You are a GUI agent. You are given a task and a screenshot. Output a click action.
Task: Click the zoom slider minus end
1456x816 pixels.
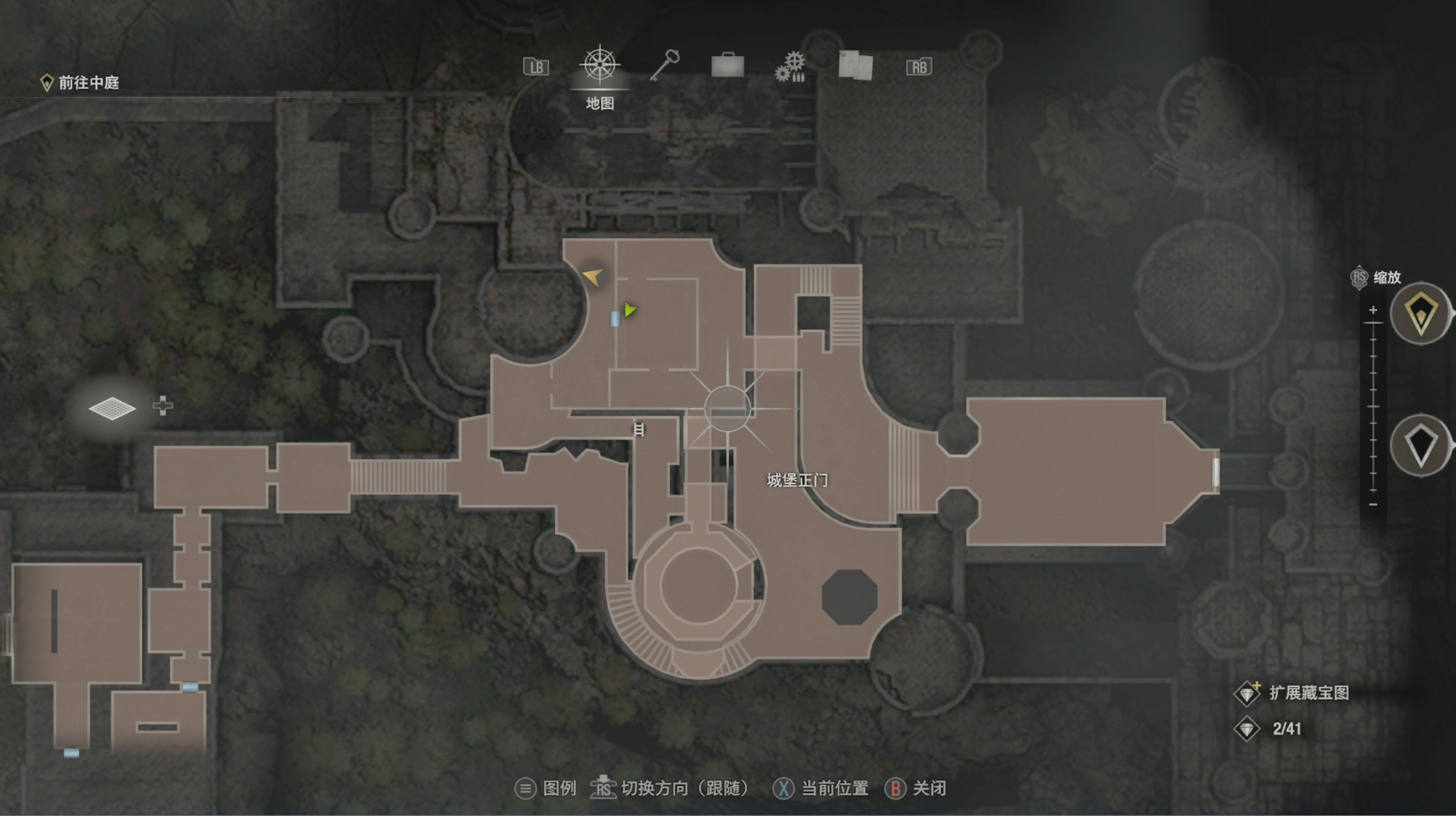[x=1373, y=504]
